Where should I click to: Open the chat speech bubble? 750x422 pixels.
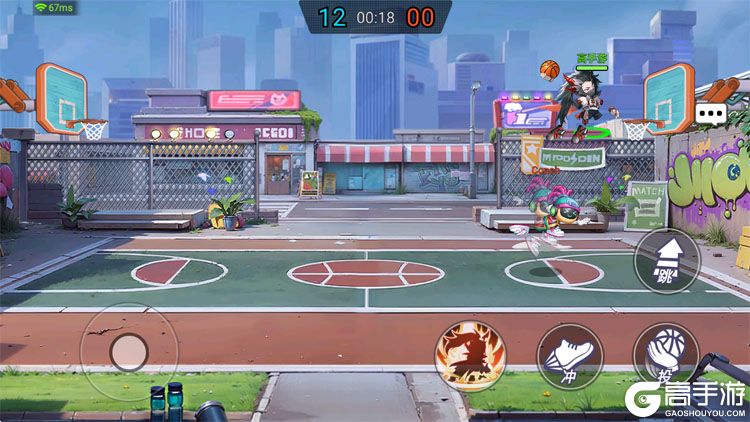pyautogui.click(x=711, y=114)
